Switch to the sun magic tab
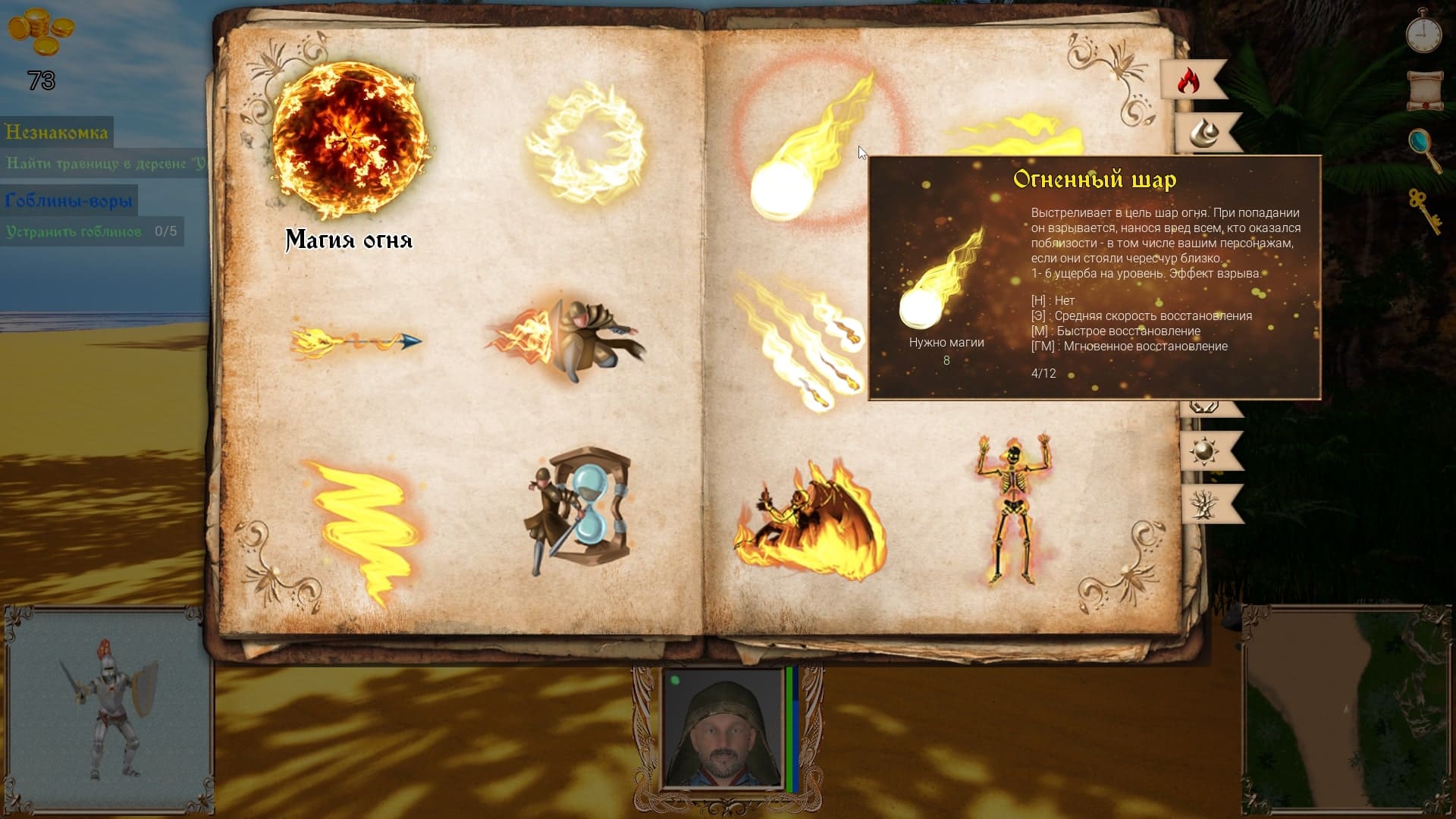Image resolution: width=1456 pixels, height=819 pixels. tap(1206, 451)
